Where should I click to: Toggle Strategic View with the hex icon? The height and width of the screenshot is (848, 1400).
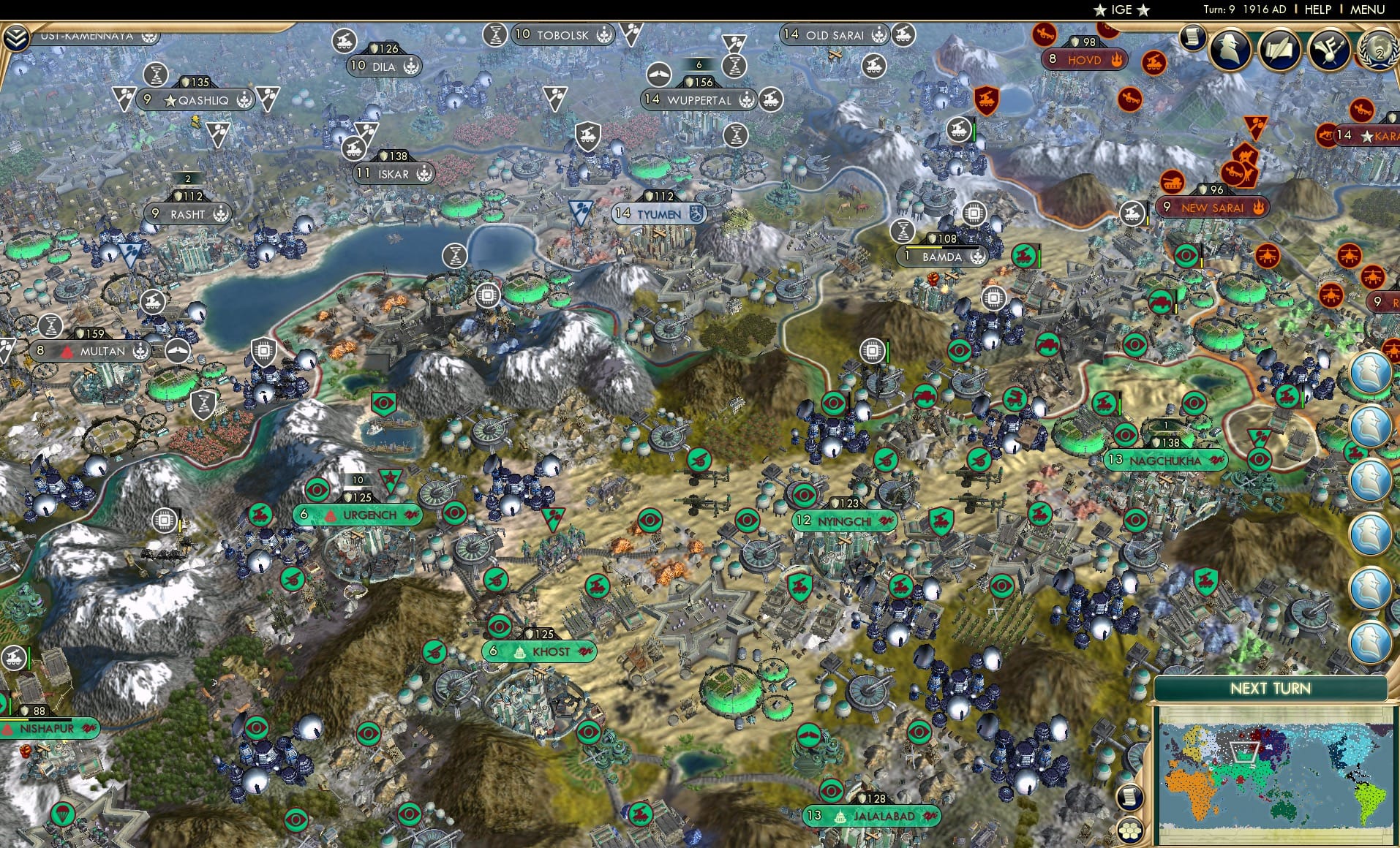1129,830
